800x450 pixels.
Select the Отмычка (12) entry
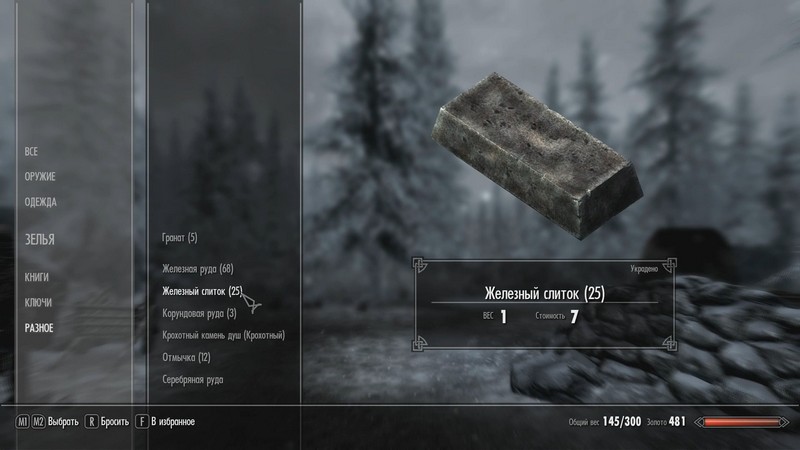[x=186, y=357]
